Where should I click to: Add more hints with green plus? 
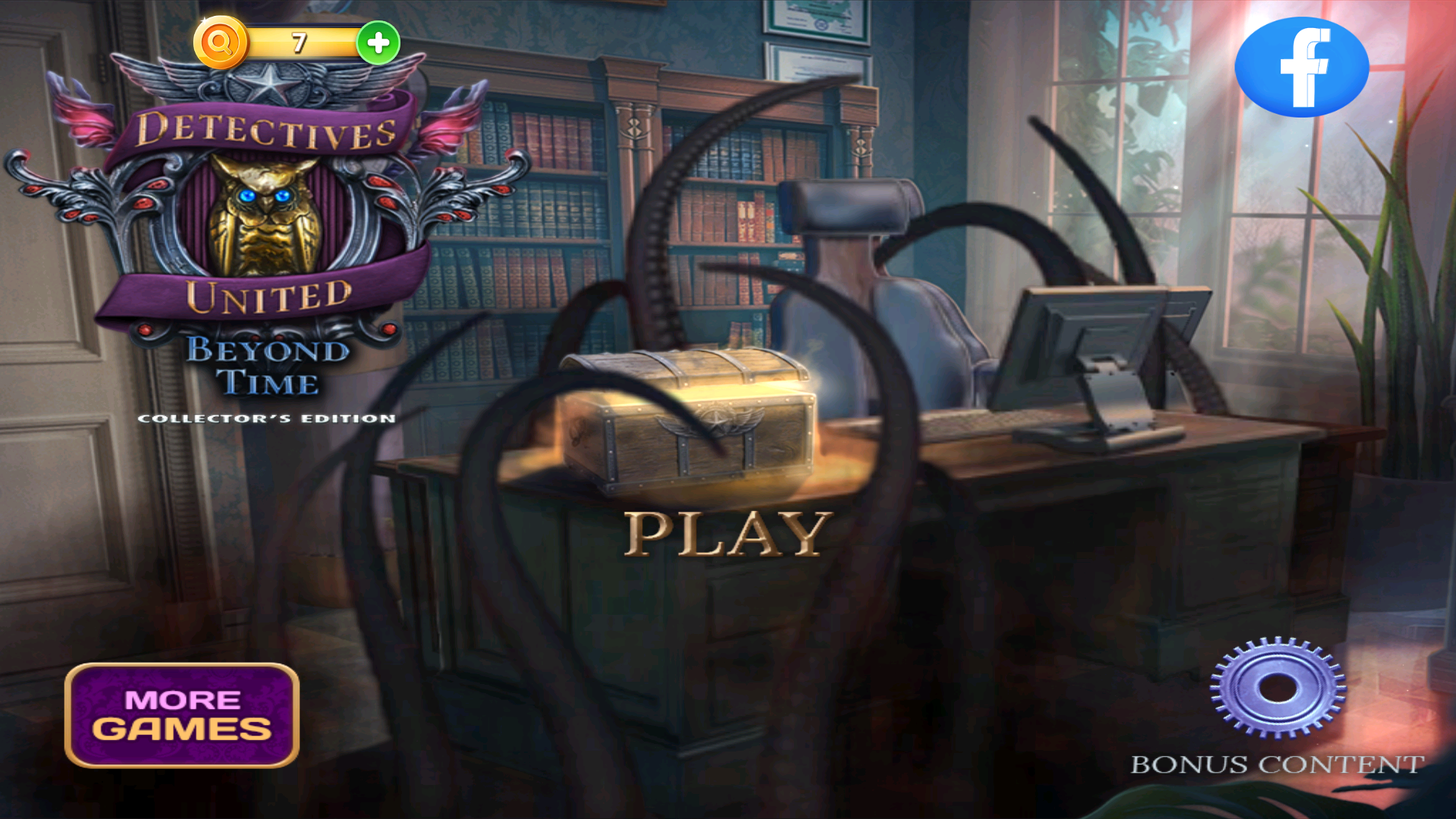378,42
